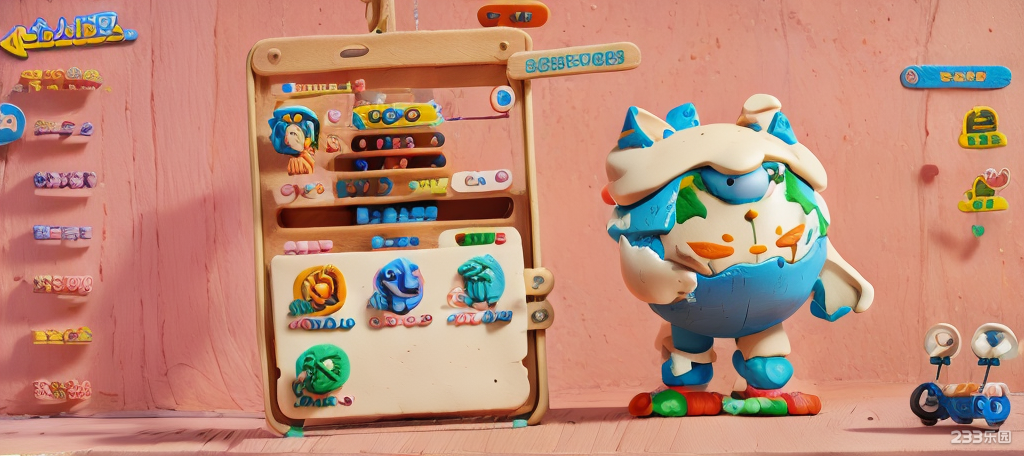Choose the blue fish creature icon
The image size is (1024, 456).
coord(397,285)
